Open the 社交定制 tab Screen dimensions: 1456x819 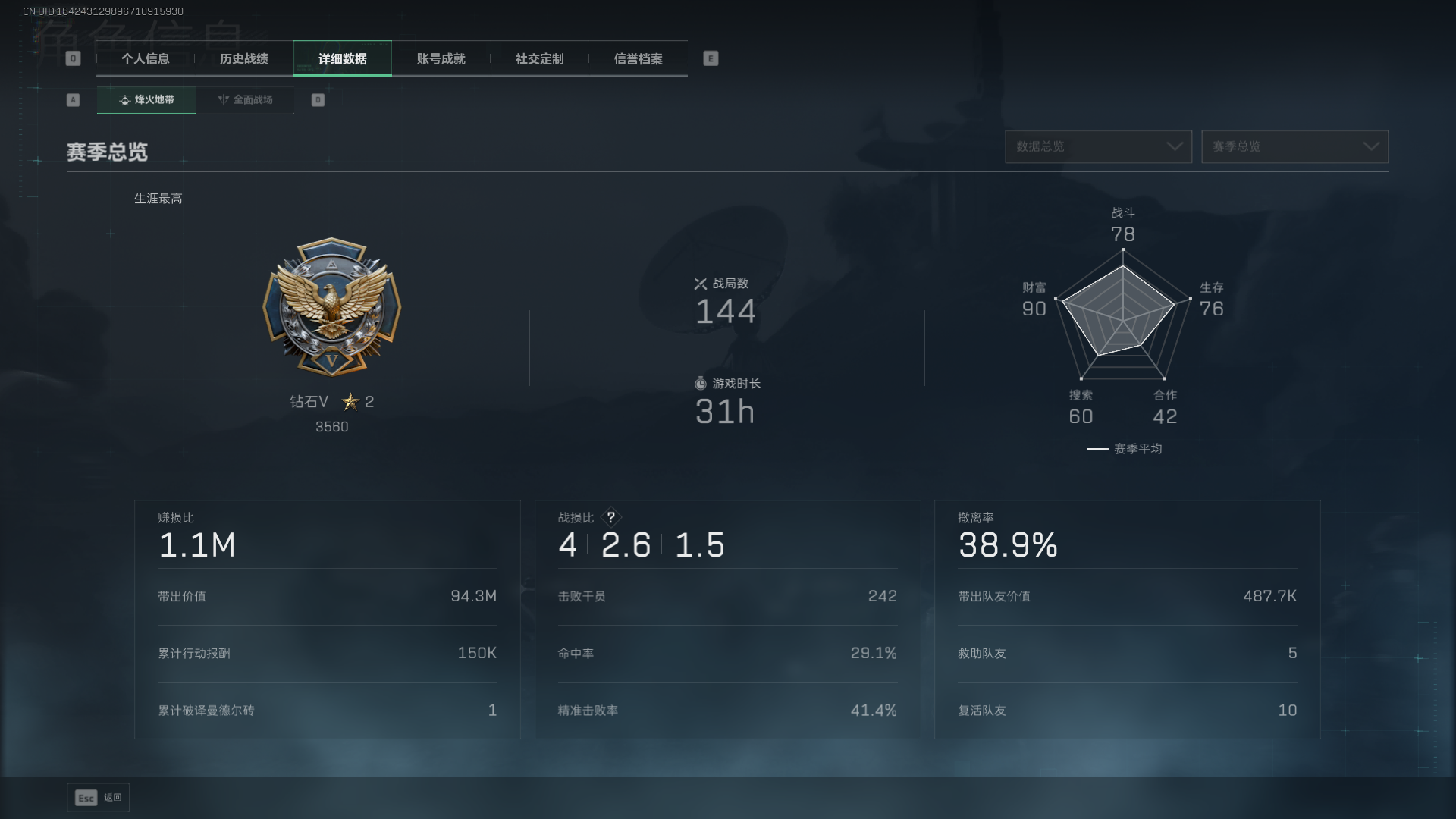[540, 59]
